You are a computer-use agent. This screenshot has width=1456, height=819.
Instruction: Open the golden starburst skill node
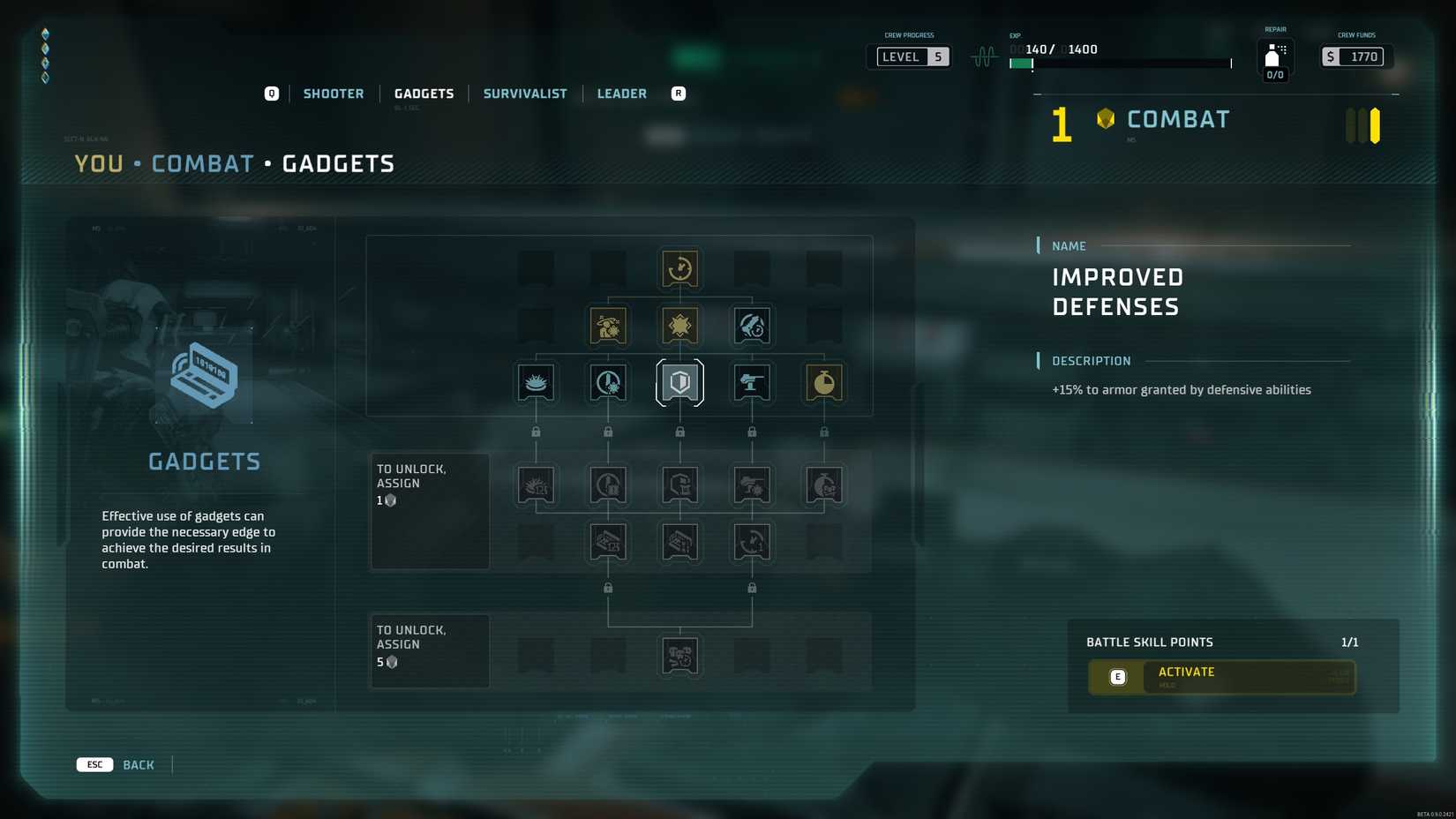pyautogui.click(x=679, y=325)
